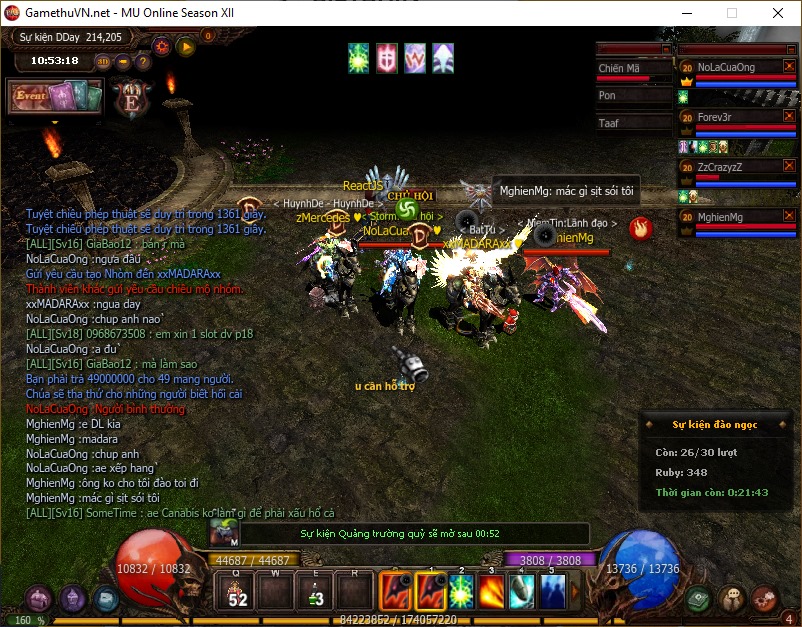Activate the fire skill in slot 3

click(x=491, y=592)
